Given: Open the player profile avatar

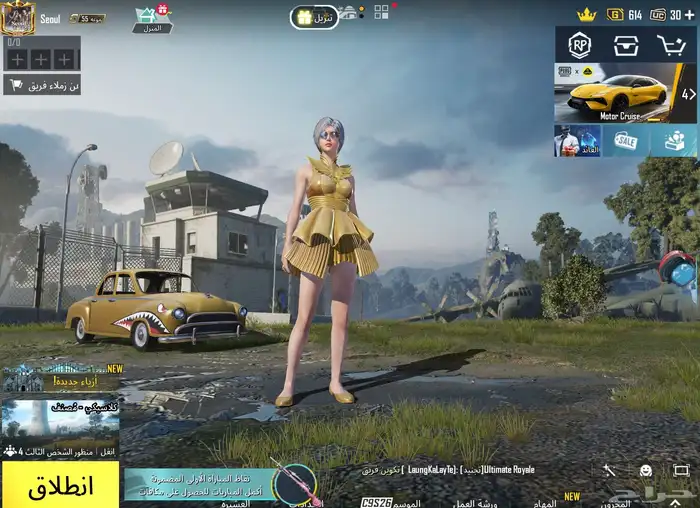Looking at the screenshot, I should 18,16.
